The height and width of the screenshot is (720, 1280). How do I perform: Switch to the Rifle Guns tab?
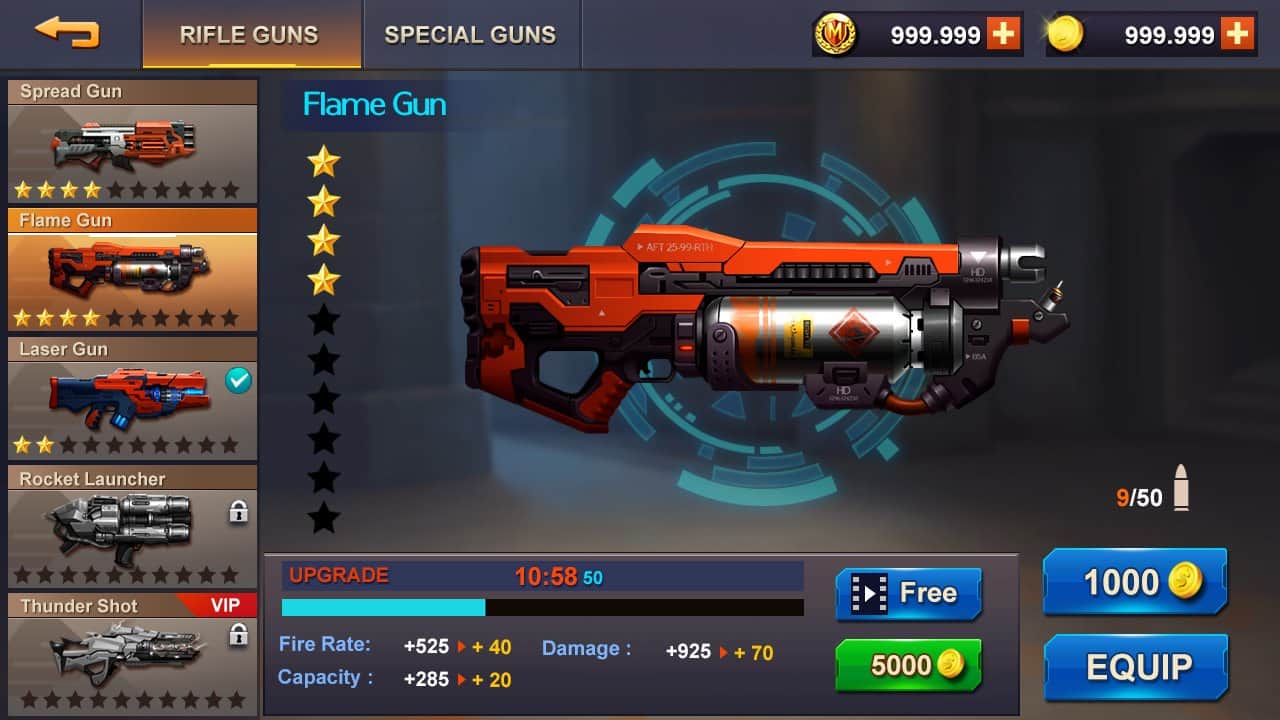point(249,35)
